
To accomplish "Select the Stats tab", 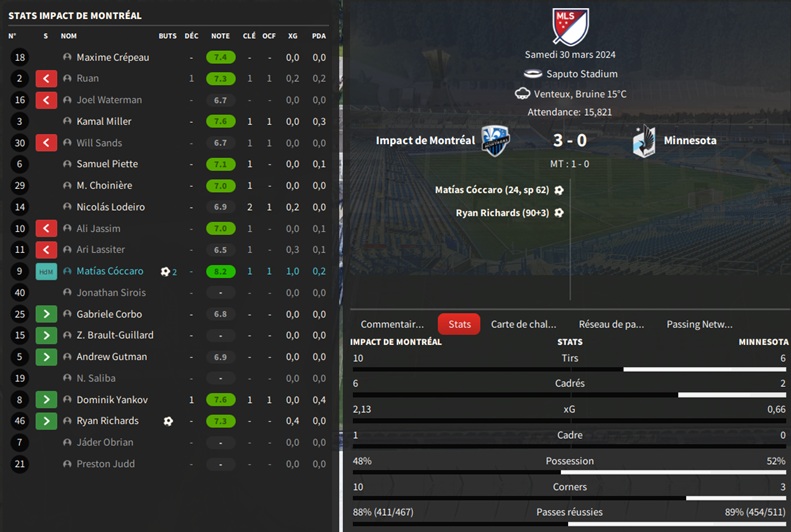I will click(459, 324).
